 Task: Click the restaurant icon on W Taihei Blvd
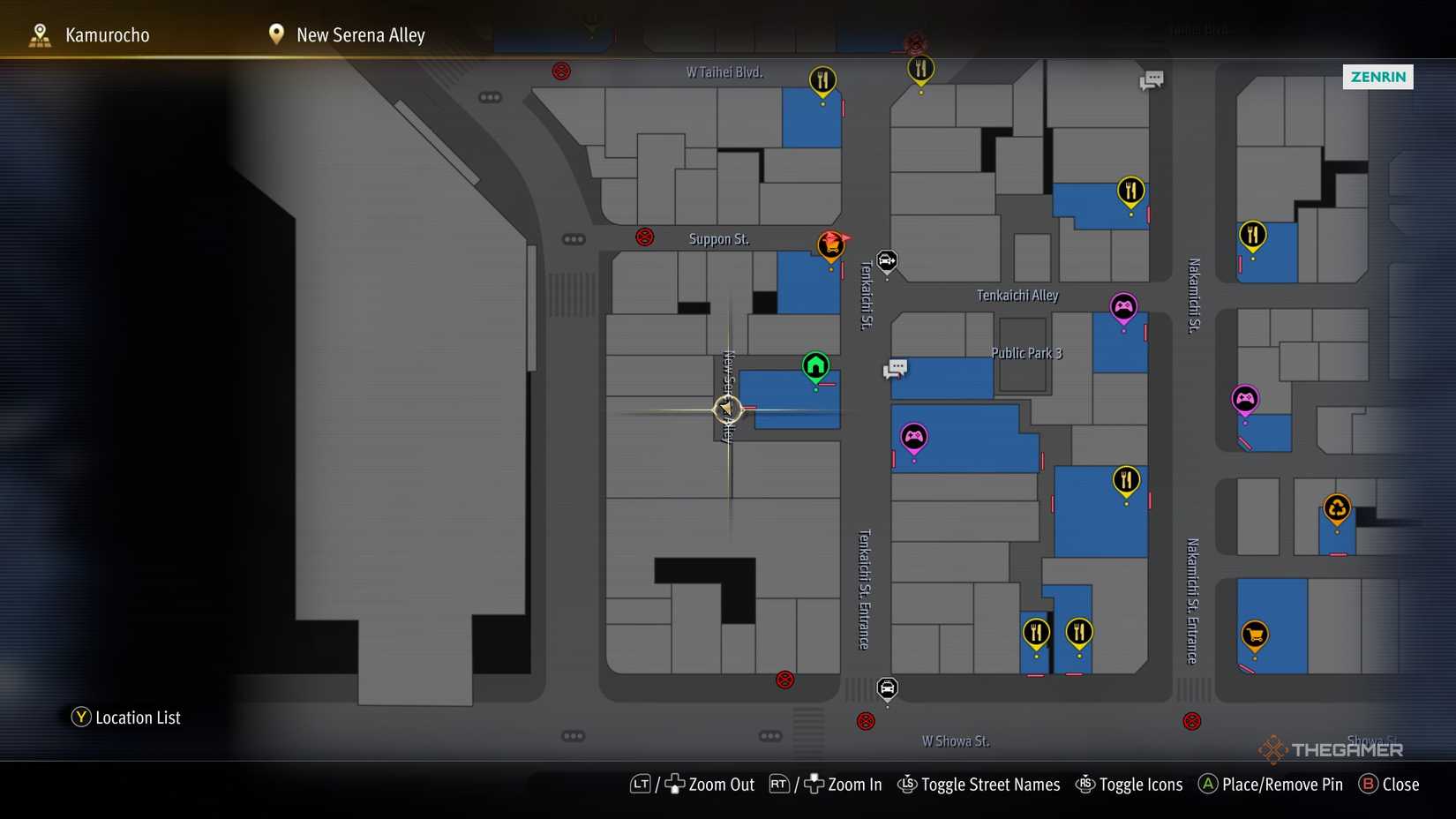pos(822,79)
